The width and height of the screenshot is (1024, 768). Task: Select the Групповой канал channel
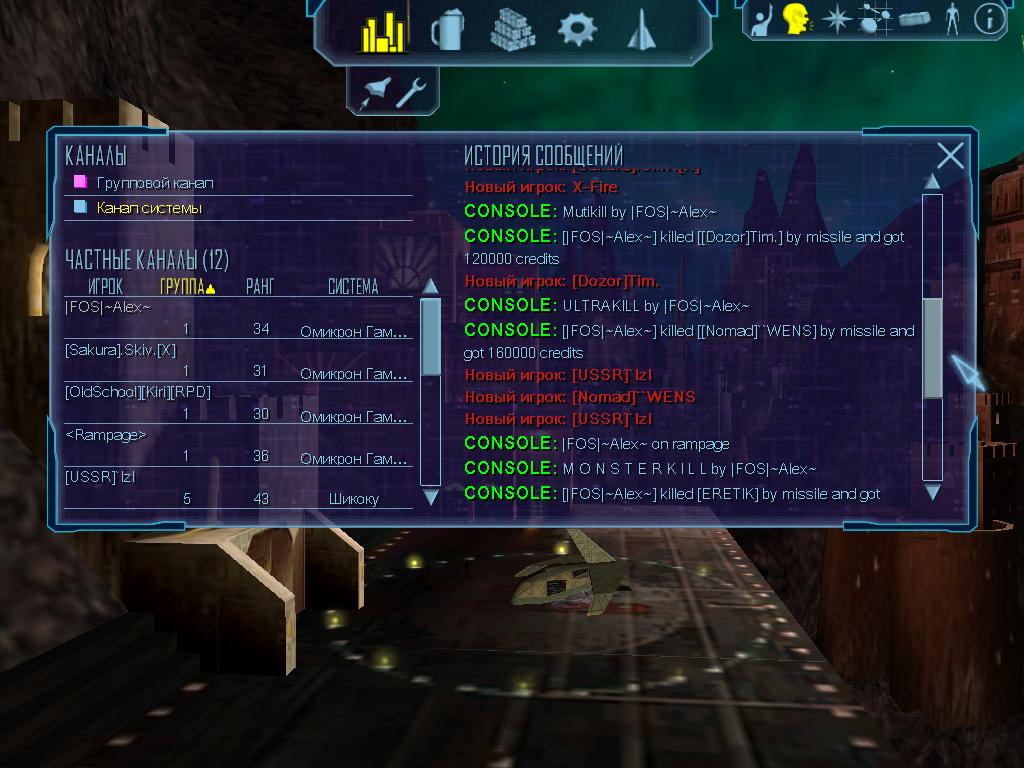click(x=154, y=183)
